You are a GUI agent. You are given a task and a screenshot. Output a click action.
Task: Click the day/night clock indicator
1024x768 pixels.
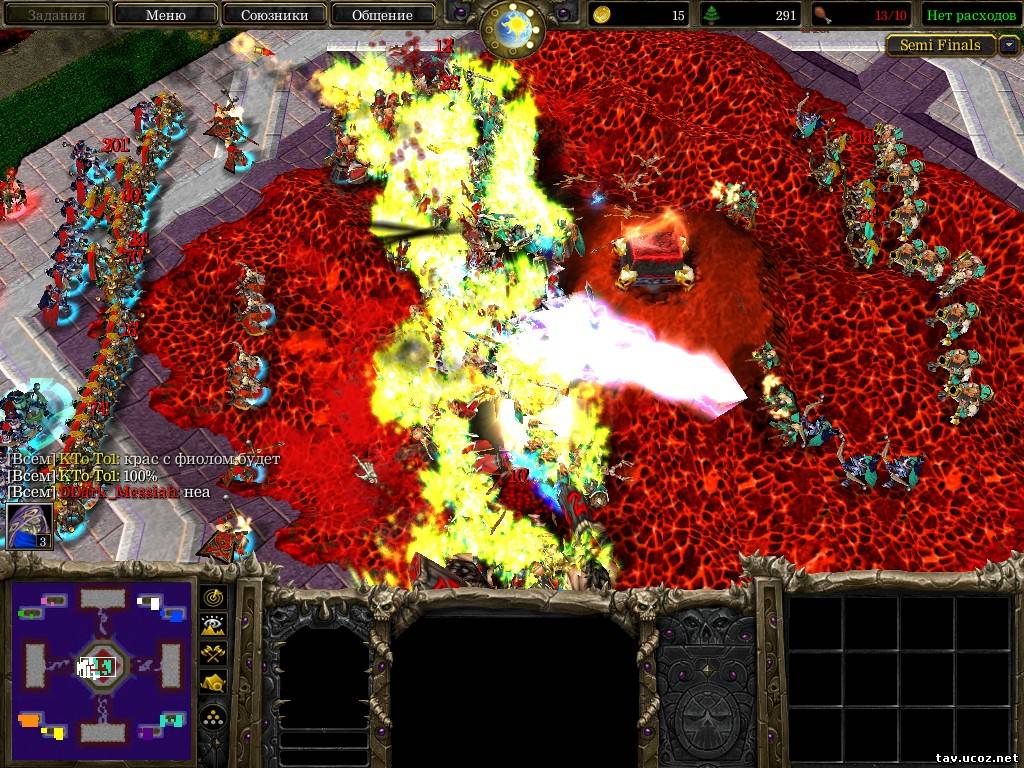coord(511,28)
